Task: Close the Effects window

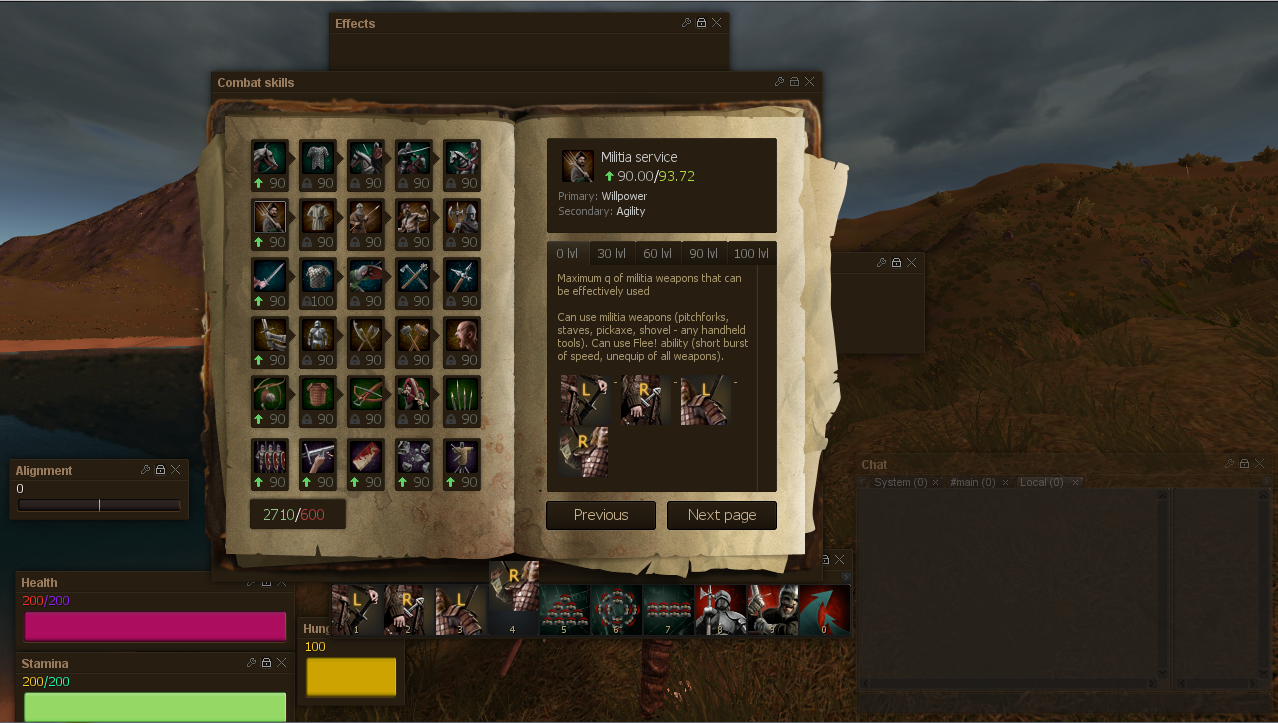Action: [717, 23]
